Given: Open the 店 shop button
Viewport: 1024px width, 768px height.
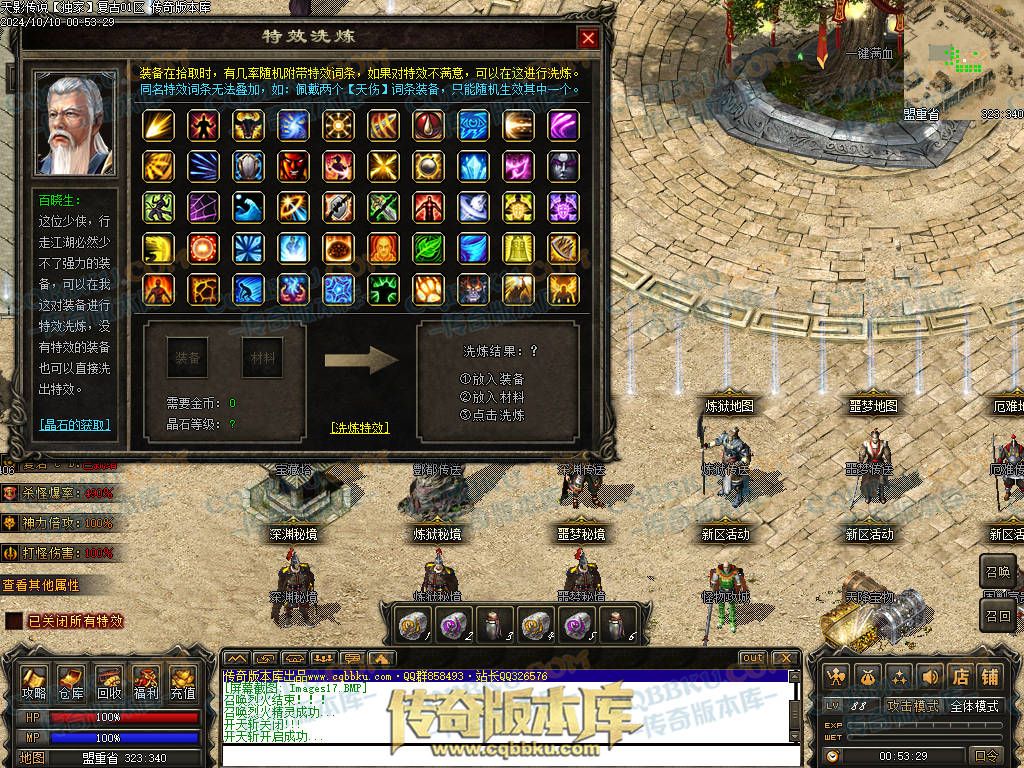Looking at the screenshot, I should coord(959,677).
